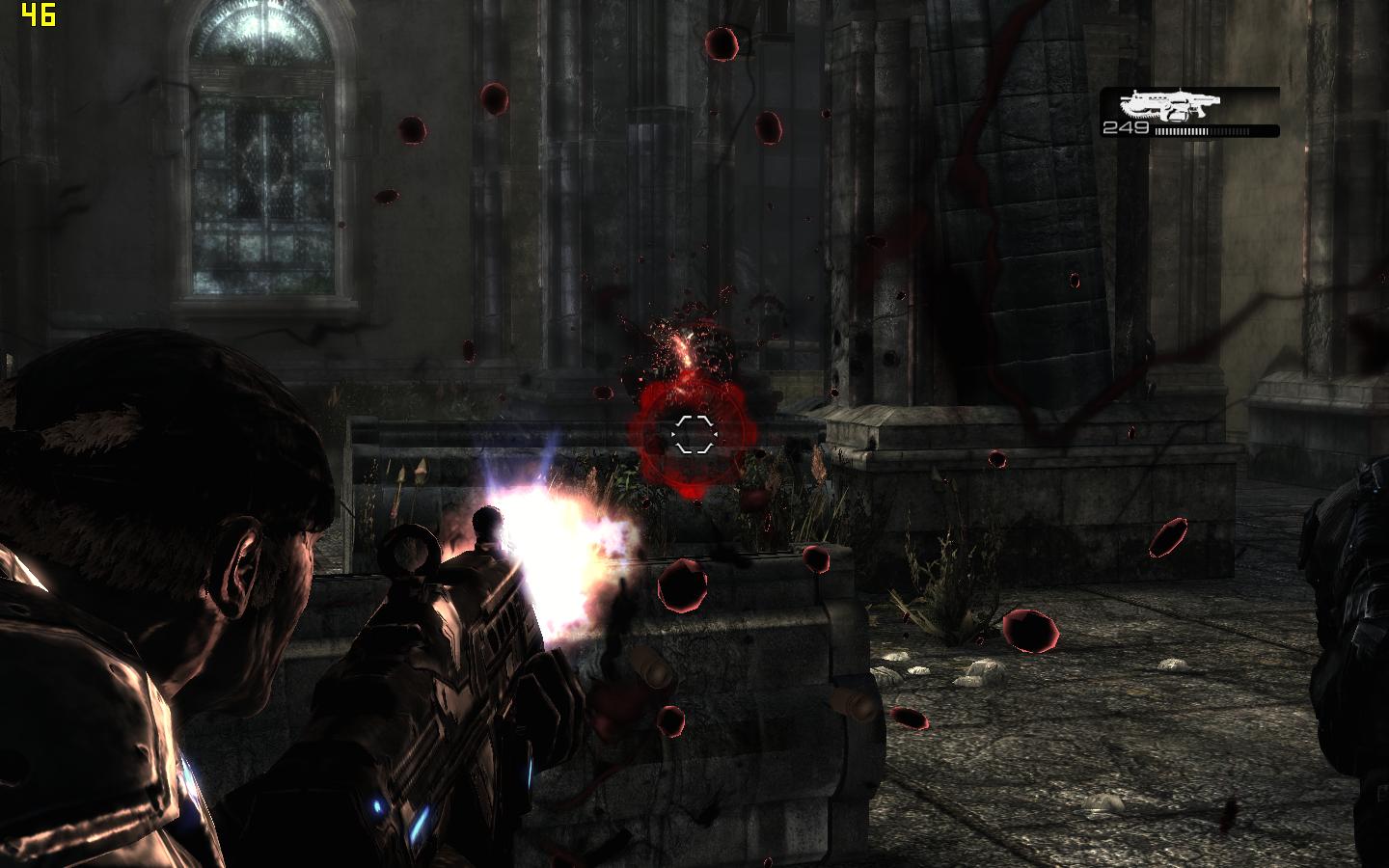Select the Lancer rifle weapon icon
Viewport: 1389px width, 868px height.
point(1170,104)
